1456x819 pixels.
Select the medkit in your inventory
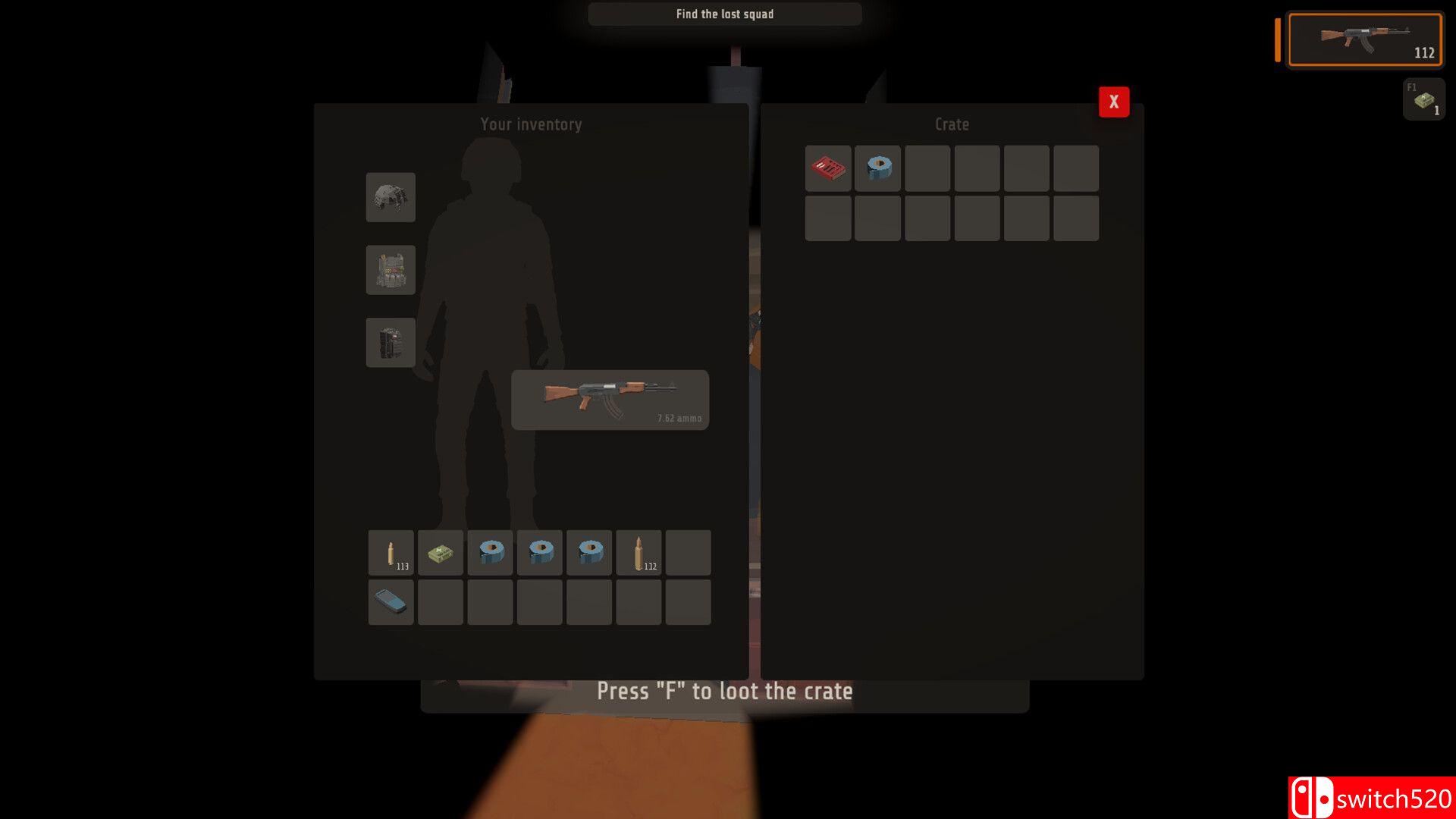440,552
